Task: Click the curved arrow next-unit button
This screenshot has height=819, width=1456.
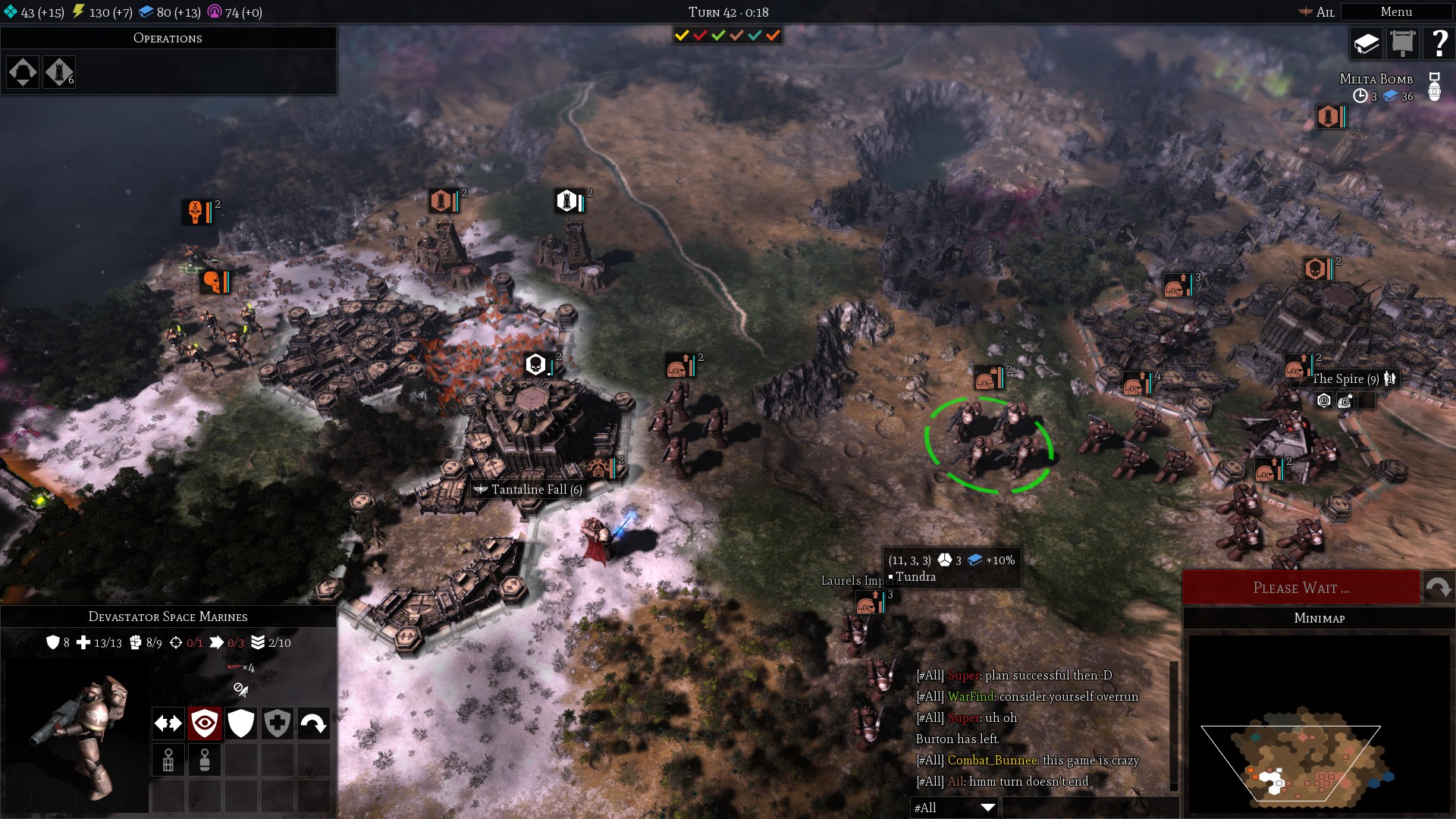Action: click(x=1438, y=588)
